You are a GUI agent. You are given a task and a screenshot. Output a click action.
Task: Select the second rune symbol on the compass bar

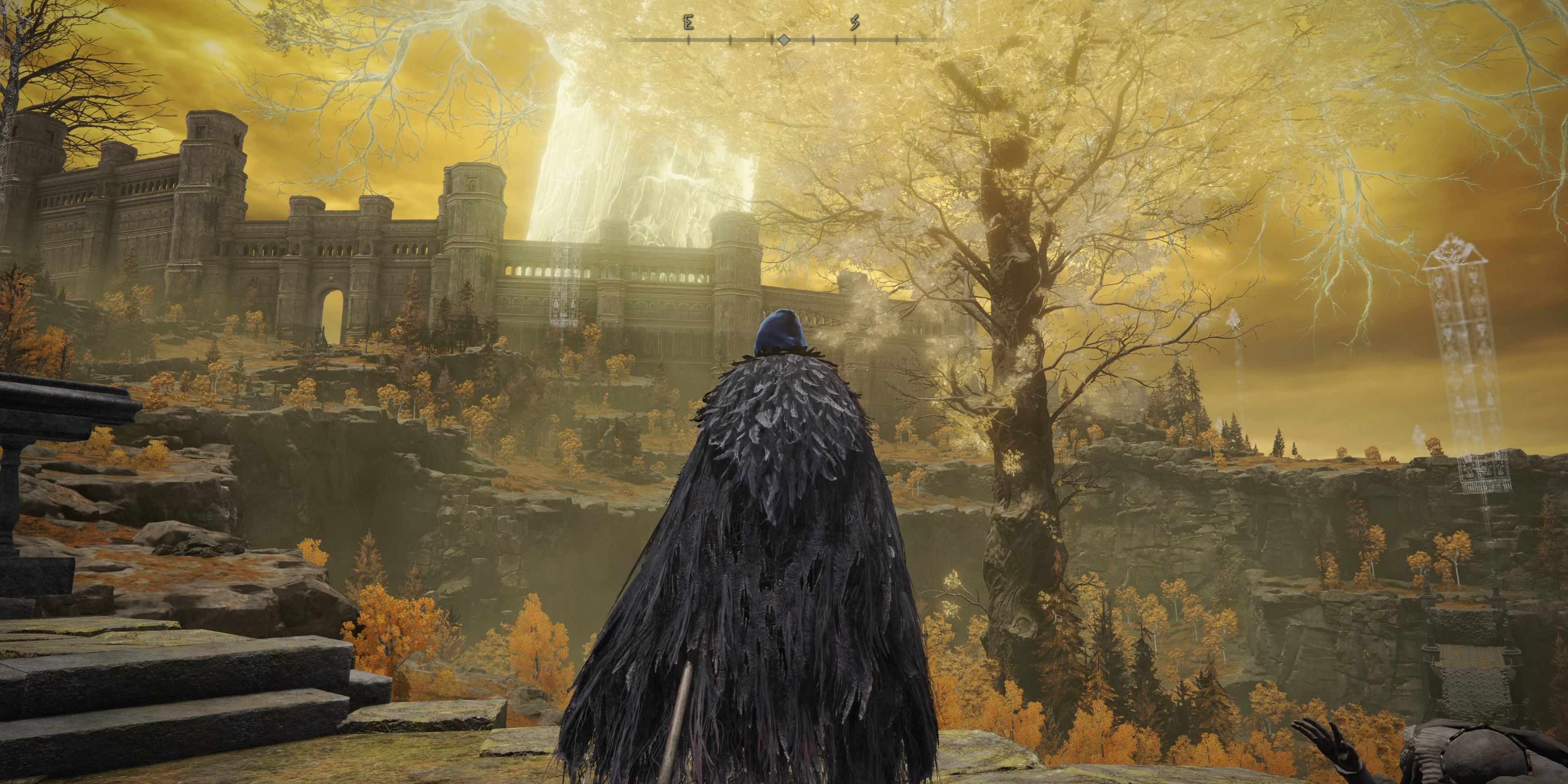[x=855, y=22]
